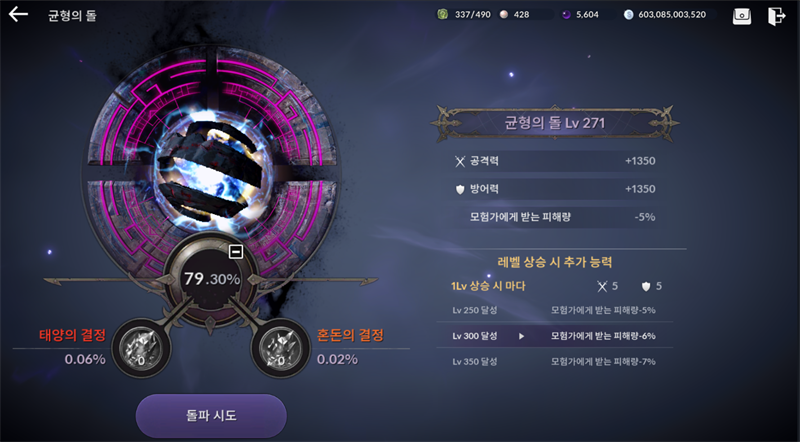Select the Lv 250 달성 bonus row
Image resolution: width=800 pixels, height=442 pixels.
(x=554, y=310)
